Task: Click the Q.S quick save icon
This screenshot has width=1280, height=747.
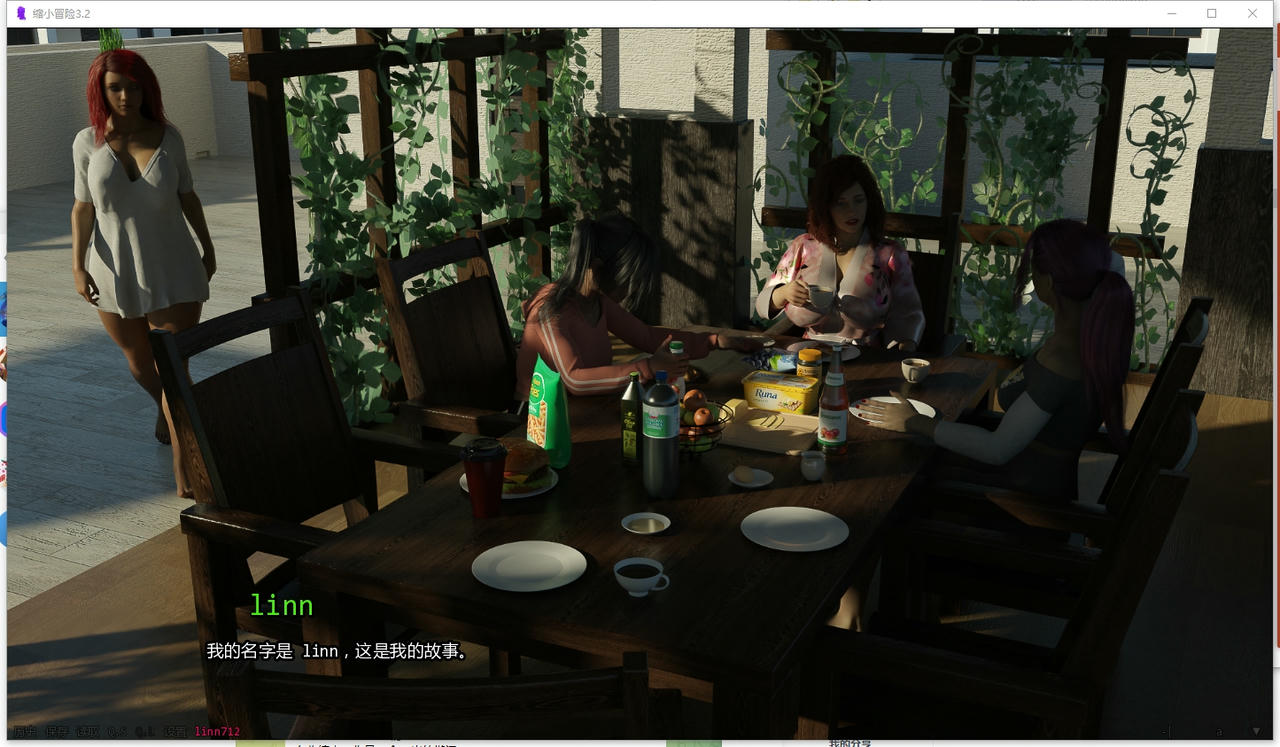Action: click(117, 731)
